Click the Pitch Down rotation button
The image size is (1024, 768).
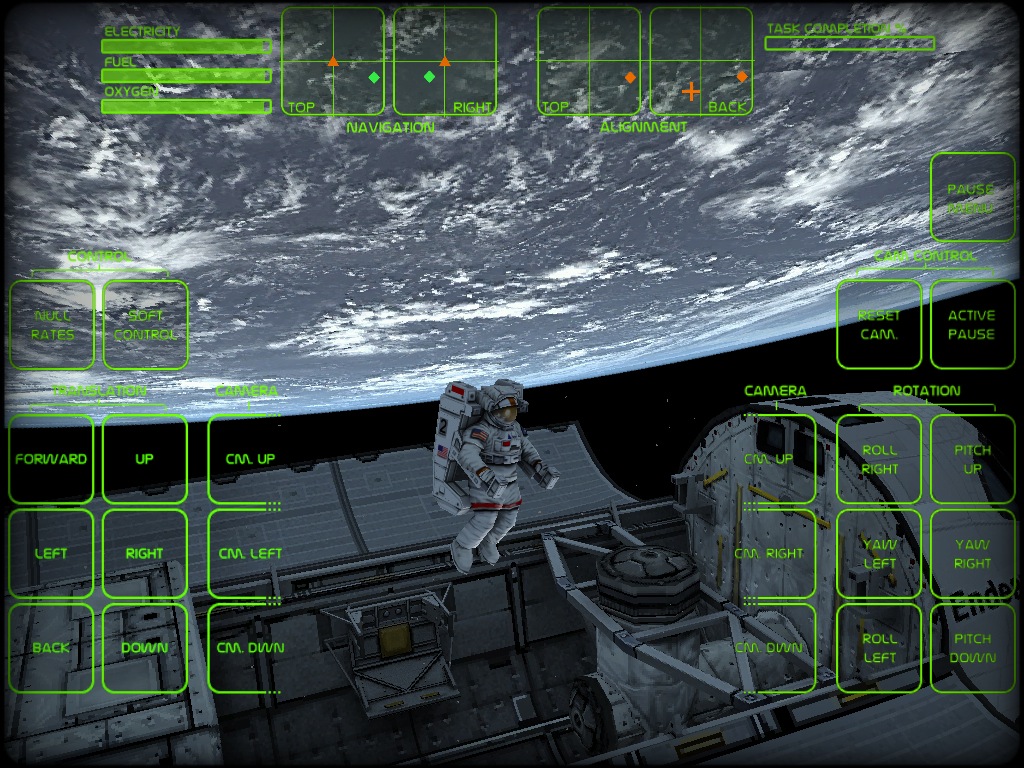pyautogui.click(x=972, y=648)
